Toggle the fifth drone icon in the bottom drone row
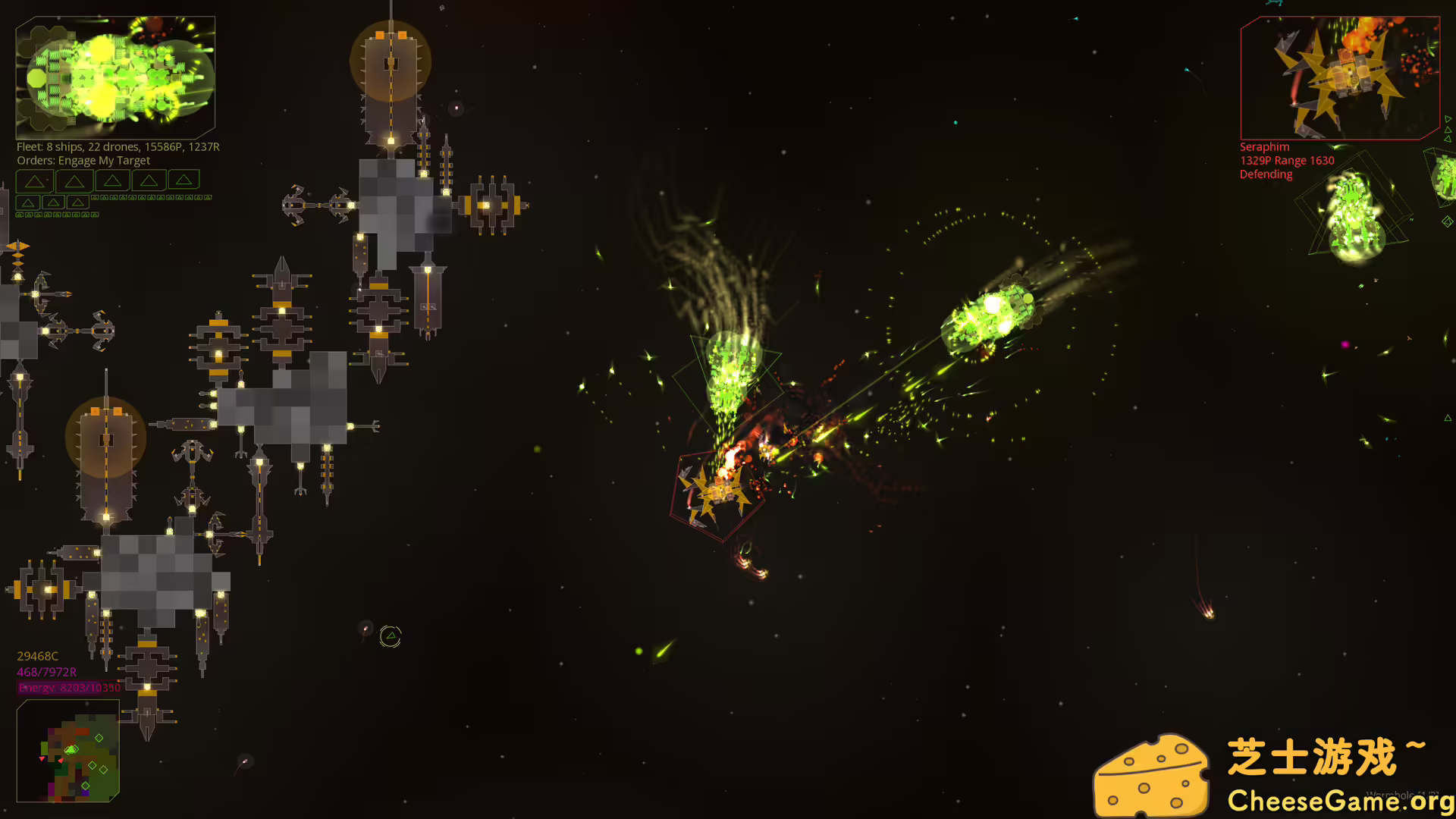The width and height of the screenshot is (1456, 819). click(57, 215)
